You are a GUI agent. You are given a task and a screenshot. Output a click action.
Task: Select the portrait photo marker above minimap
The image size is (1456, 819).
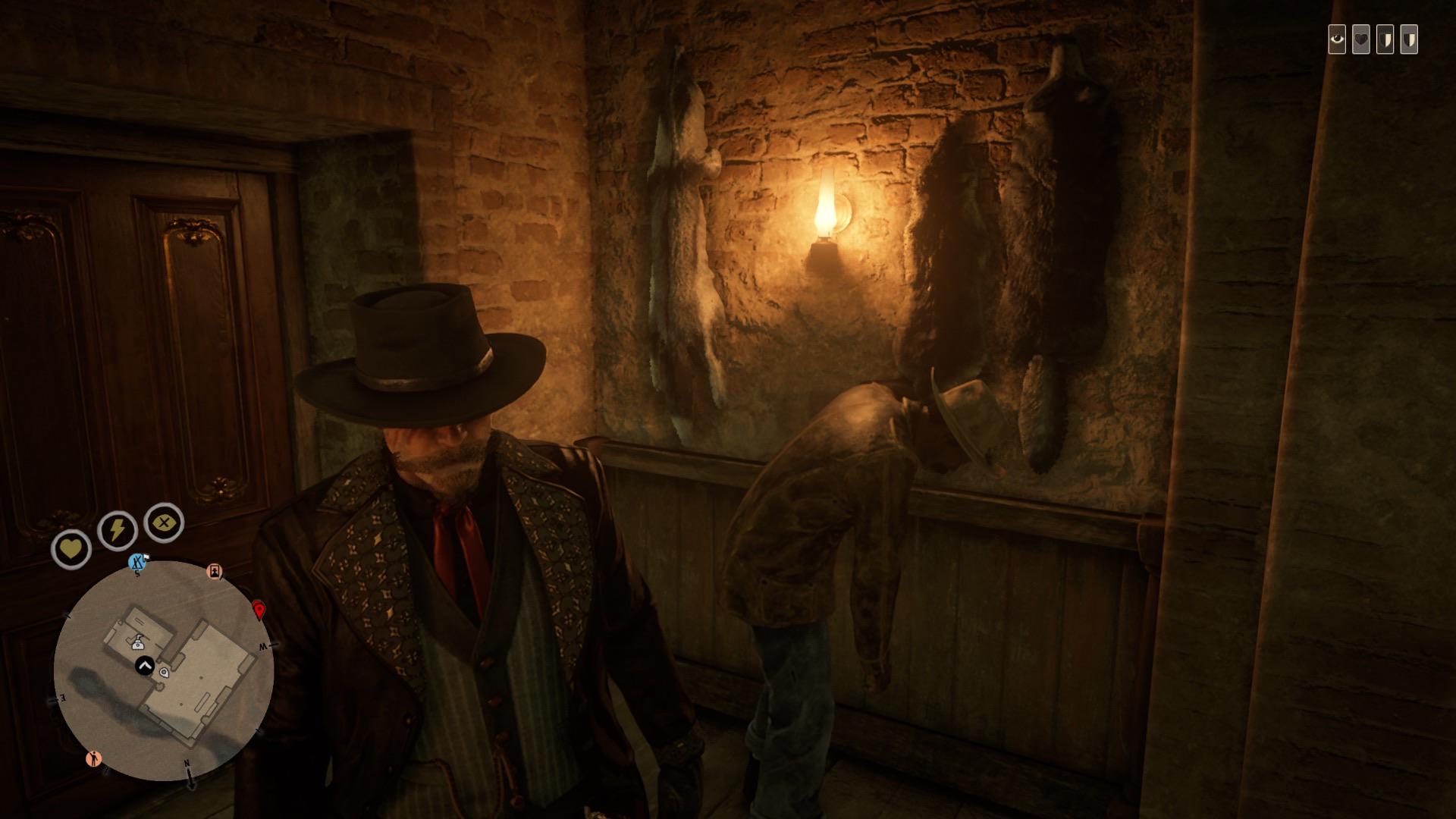click(x=215, y=572)
